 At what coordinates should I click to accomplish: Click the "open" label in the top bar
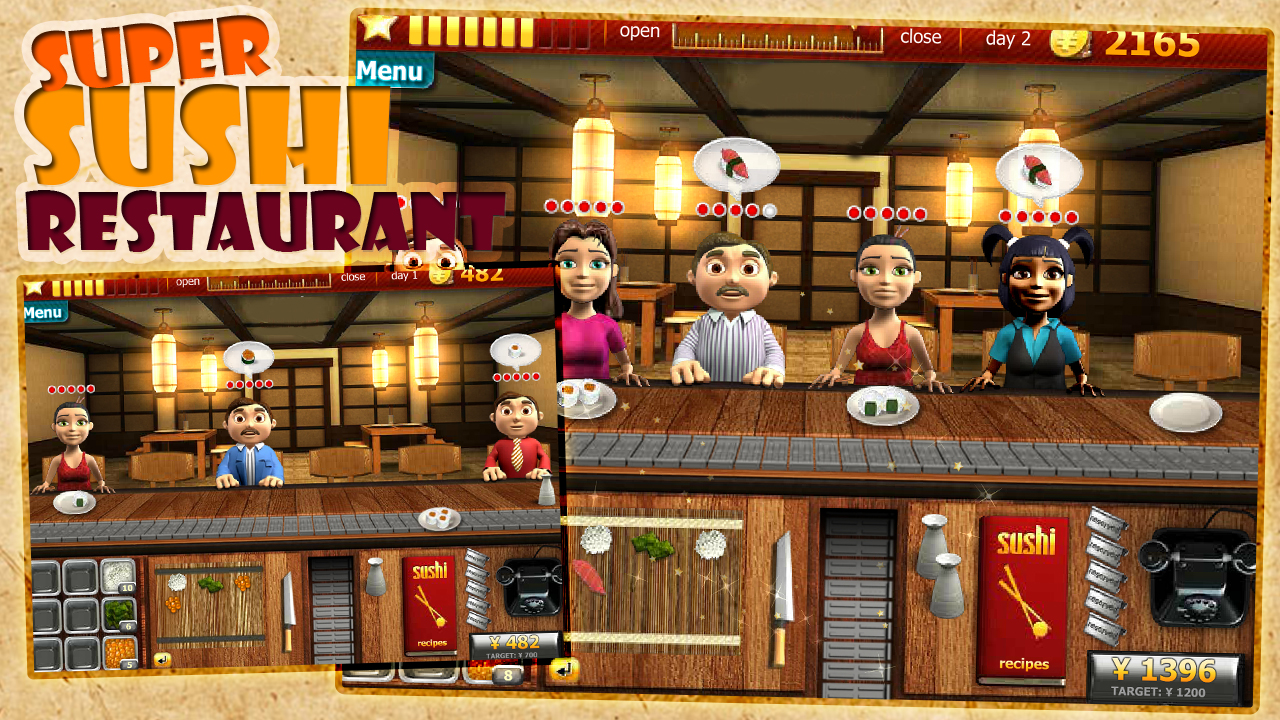point(638,32)
